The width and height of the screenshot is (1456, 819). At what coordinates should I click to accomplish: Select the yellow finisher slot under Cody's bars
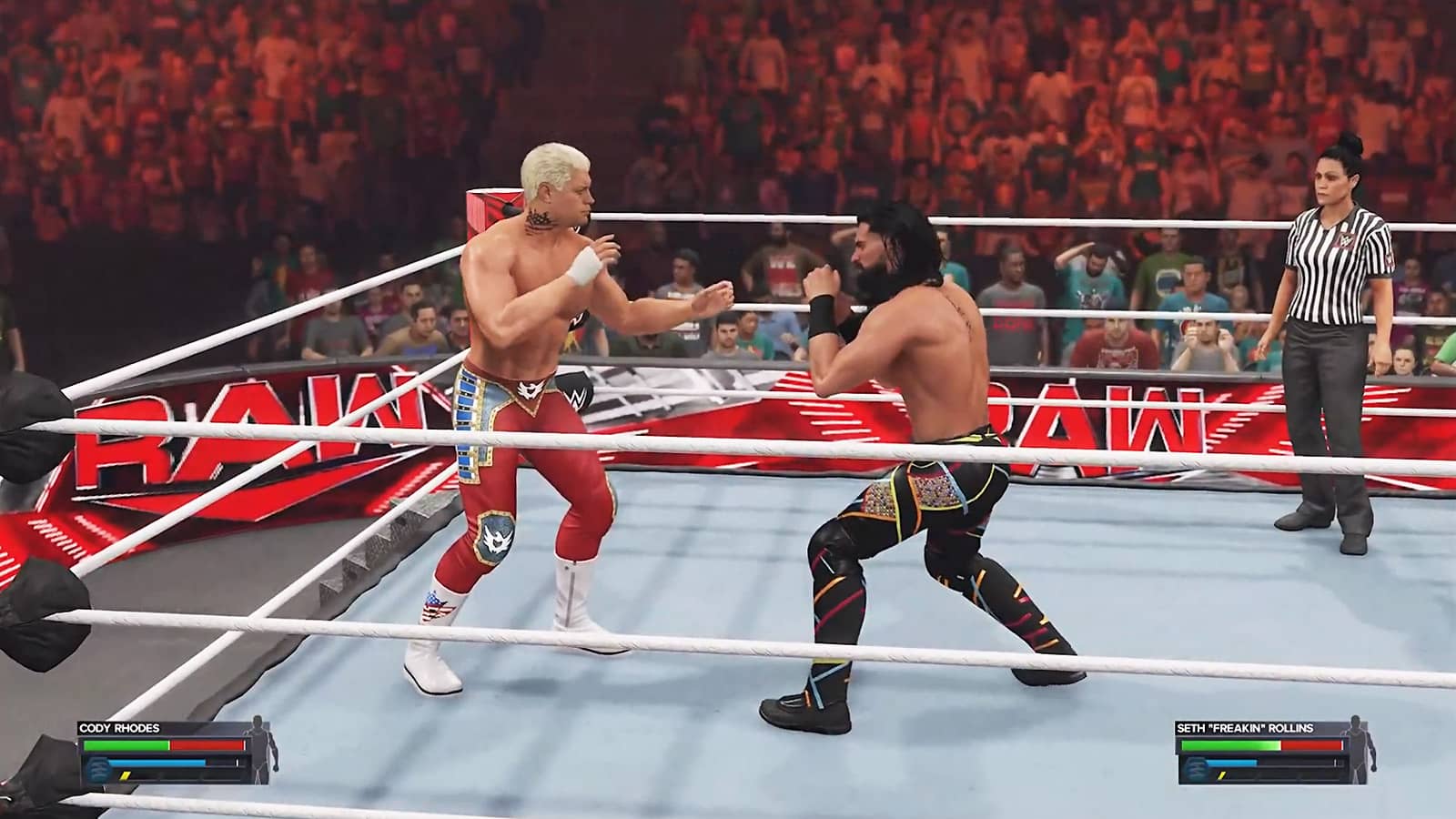[x=126, y=777]
